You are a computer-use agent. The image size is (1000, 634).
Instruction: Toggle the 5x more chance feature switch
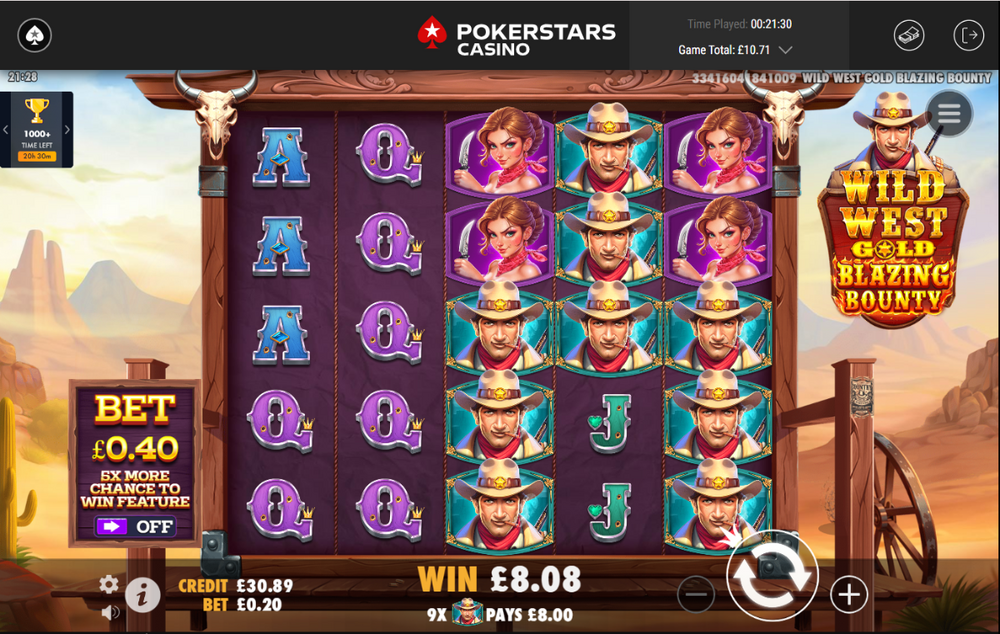[x=135, y=526]
